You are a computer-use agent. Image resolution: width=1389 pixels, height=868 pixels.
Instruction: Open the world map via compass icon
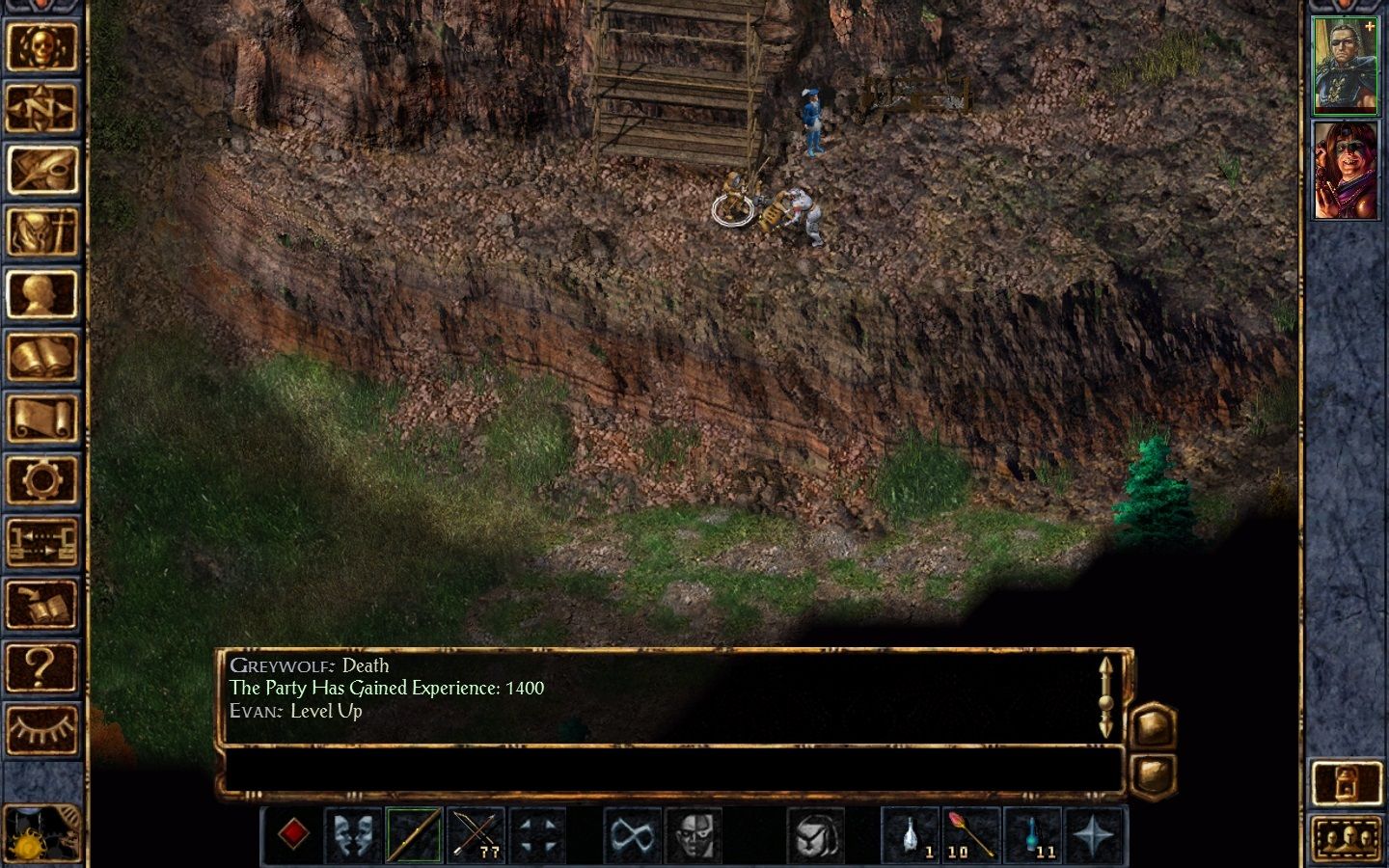(42, 108)
